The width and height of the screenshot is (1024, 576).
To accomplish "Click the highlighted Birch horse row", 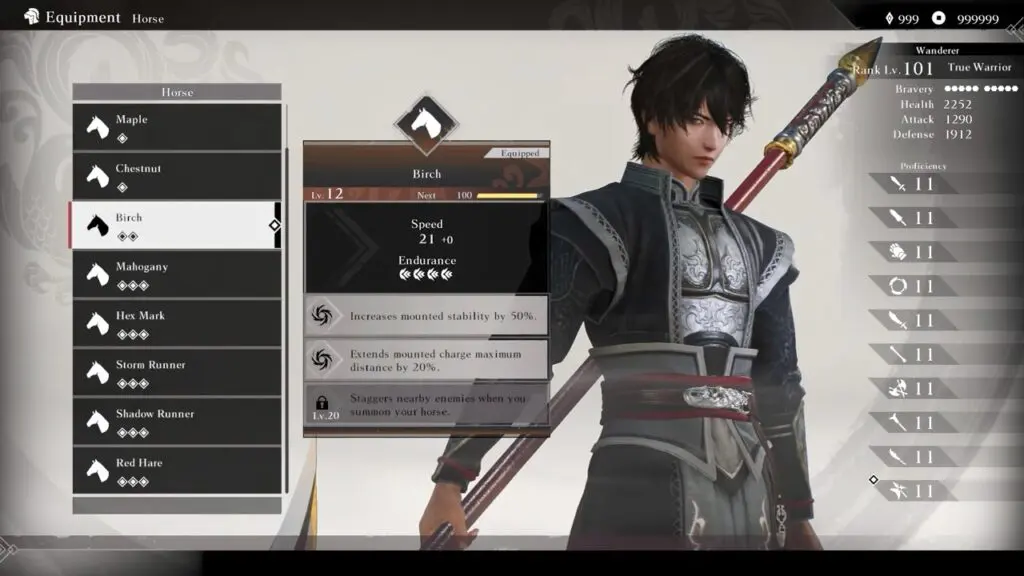I will click(176, 225).
